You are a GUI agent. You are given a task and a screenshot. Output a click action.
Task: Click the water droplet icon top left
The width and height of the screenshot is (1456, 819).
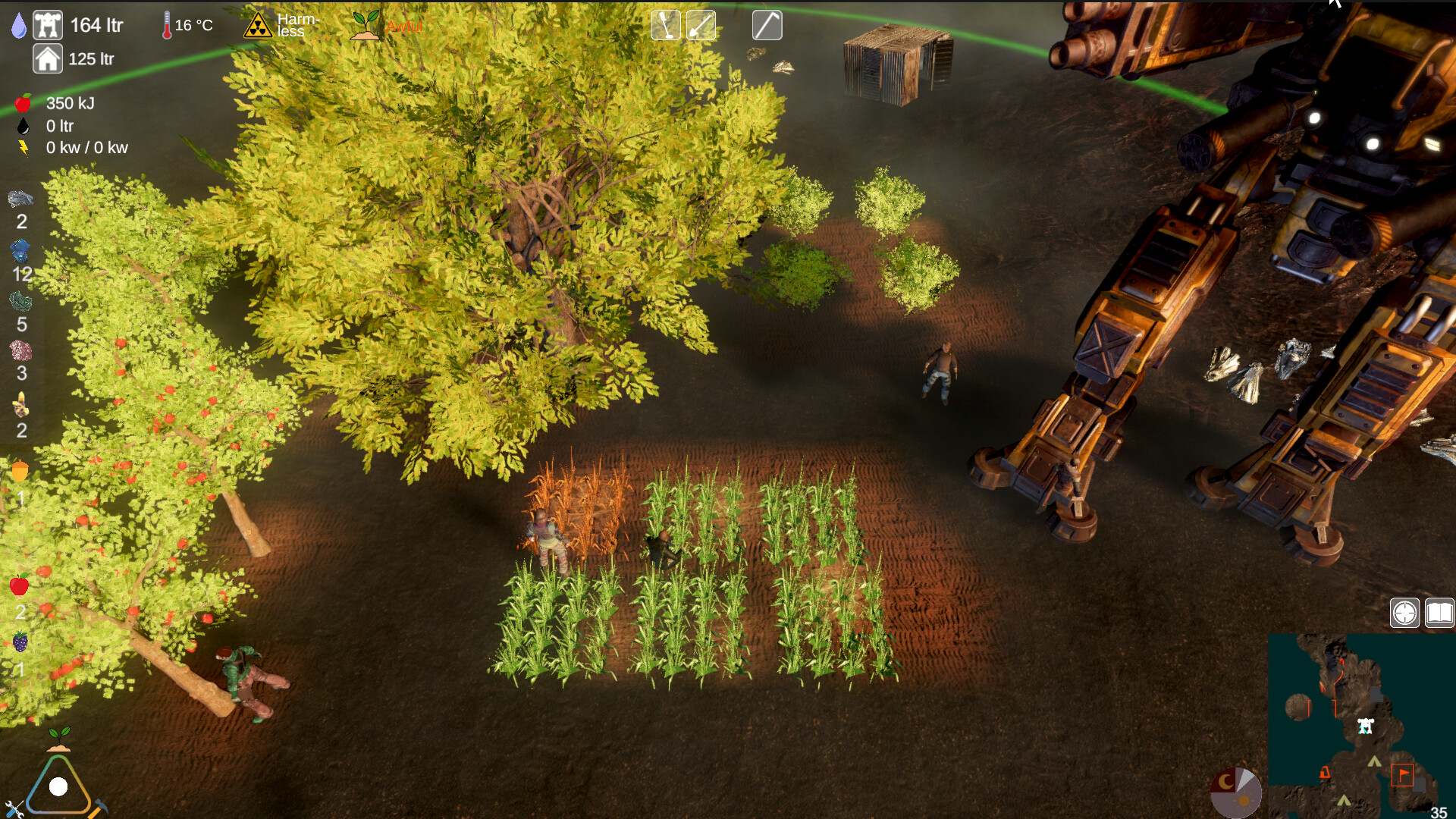[19, 24]
